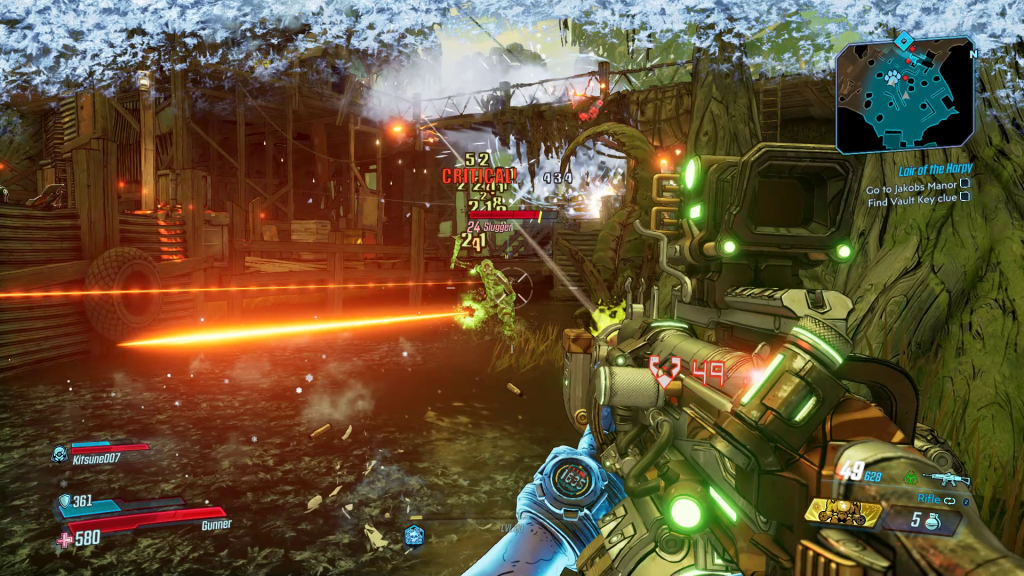
Task: Tick the Find Vault Key clue checkbox
Action: pos(965,198)
